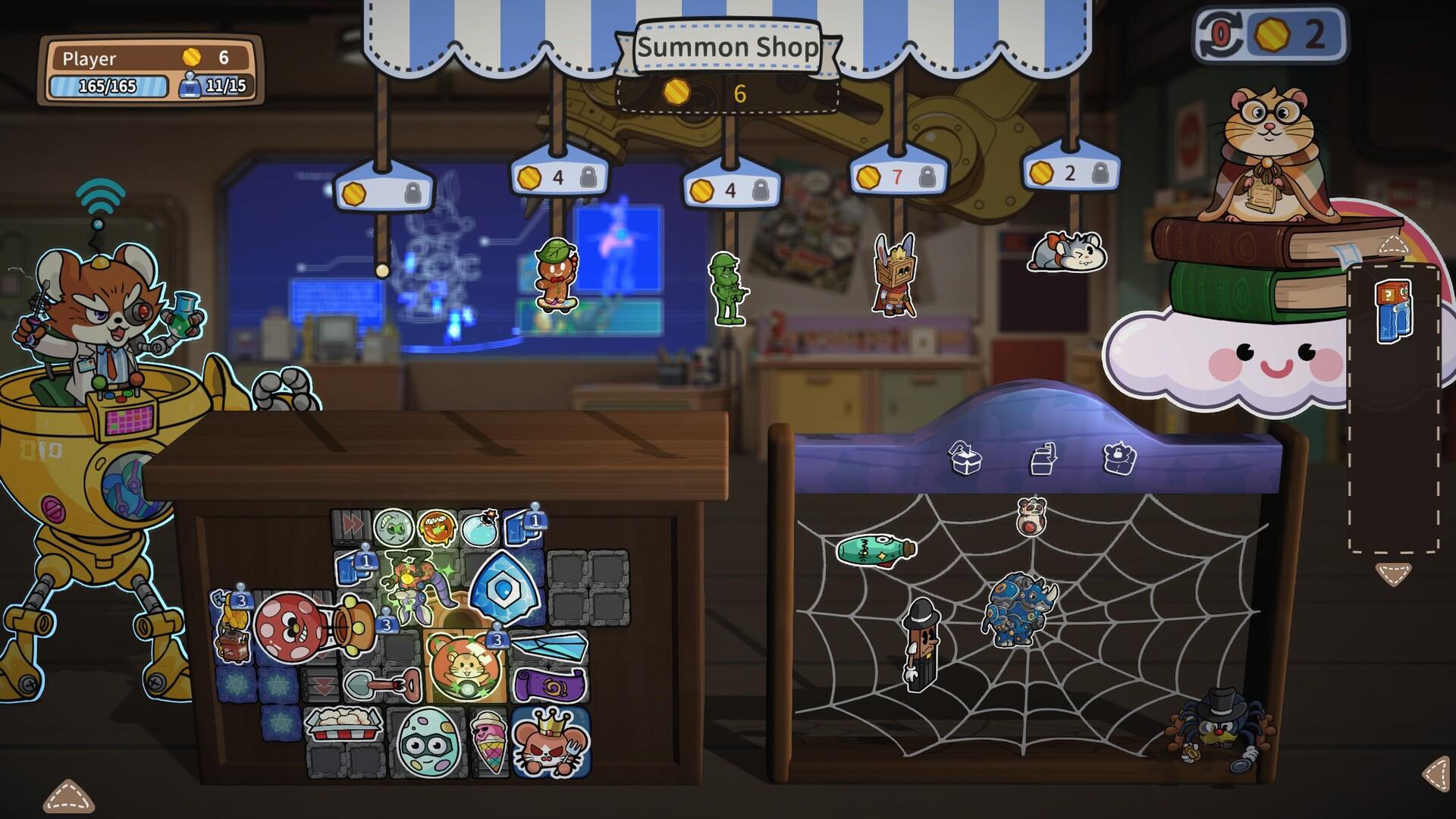Select the green magic bottle in storage

coord(876,549)
